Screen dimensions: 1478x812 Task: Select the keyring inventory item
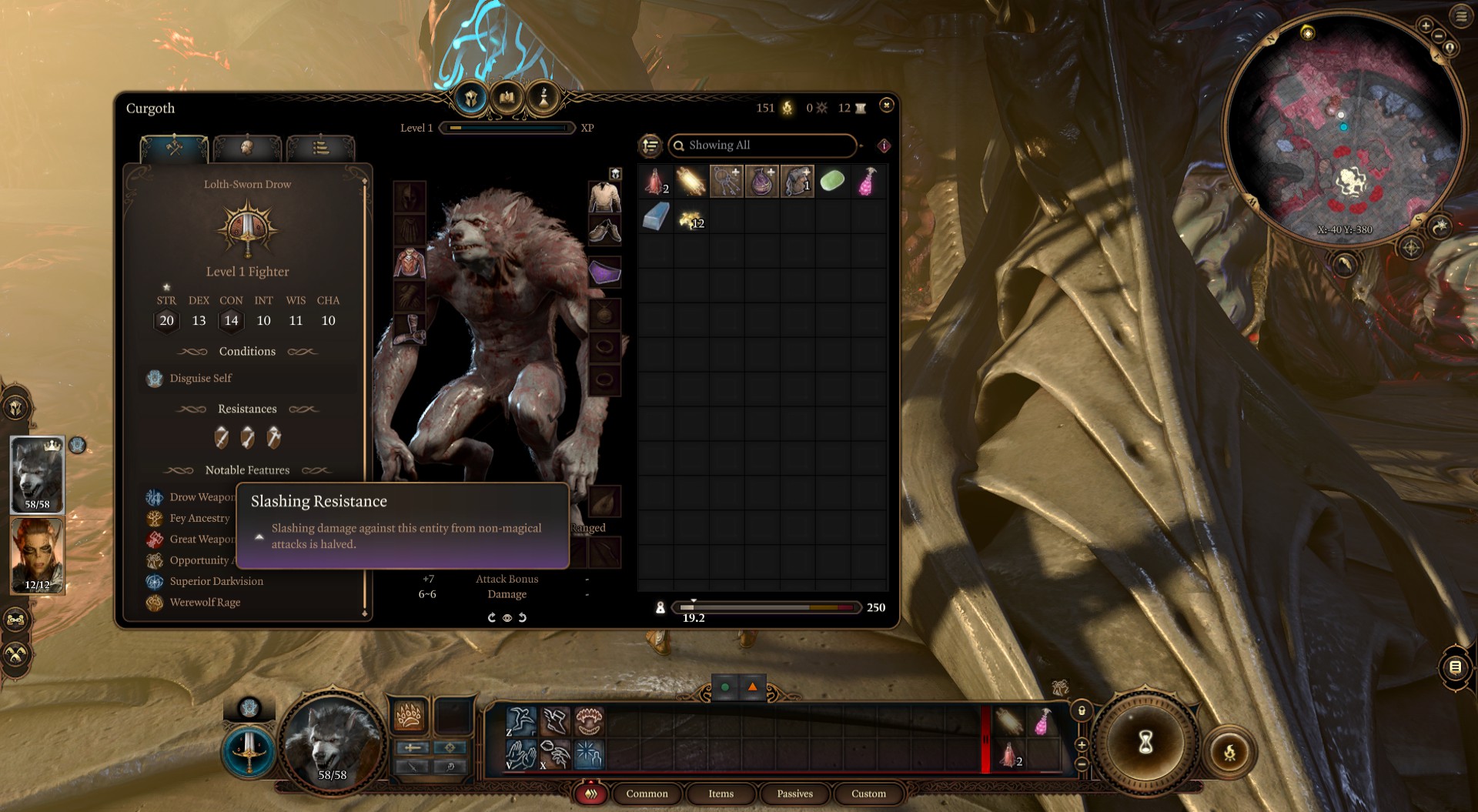coord(726,182)
